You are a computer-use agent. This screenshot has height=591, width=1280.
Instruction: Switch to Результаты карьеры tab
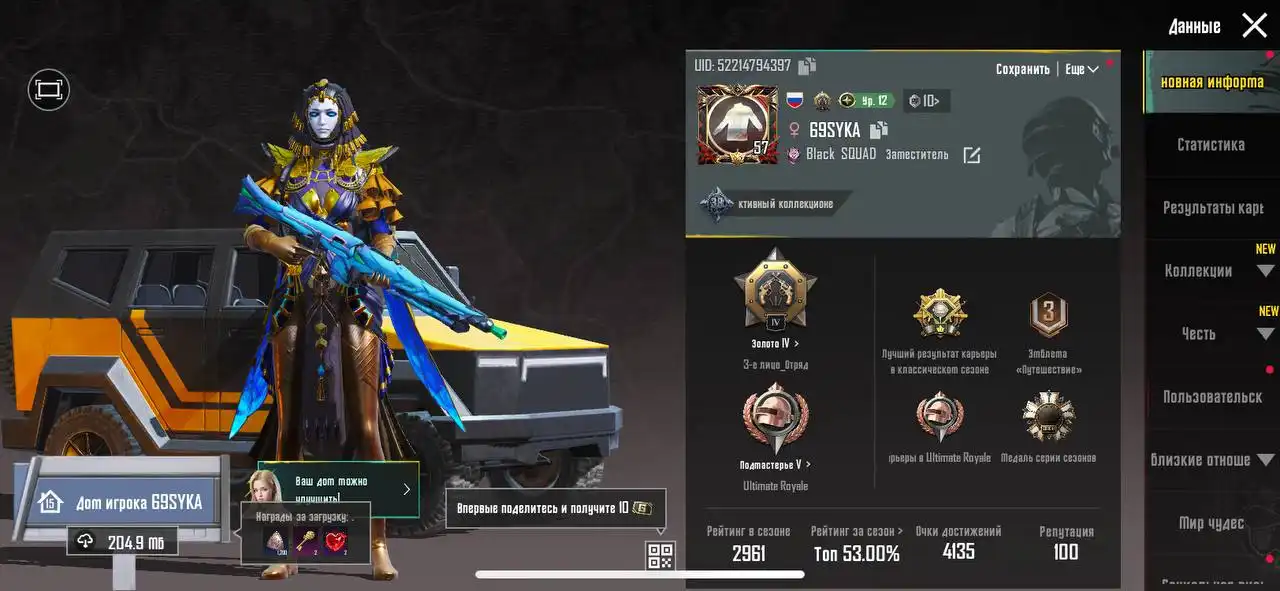coord(1212,208)
